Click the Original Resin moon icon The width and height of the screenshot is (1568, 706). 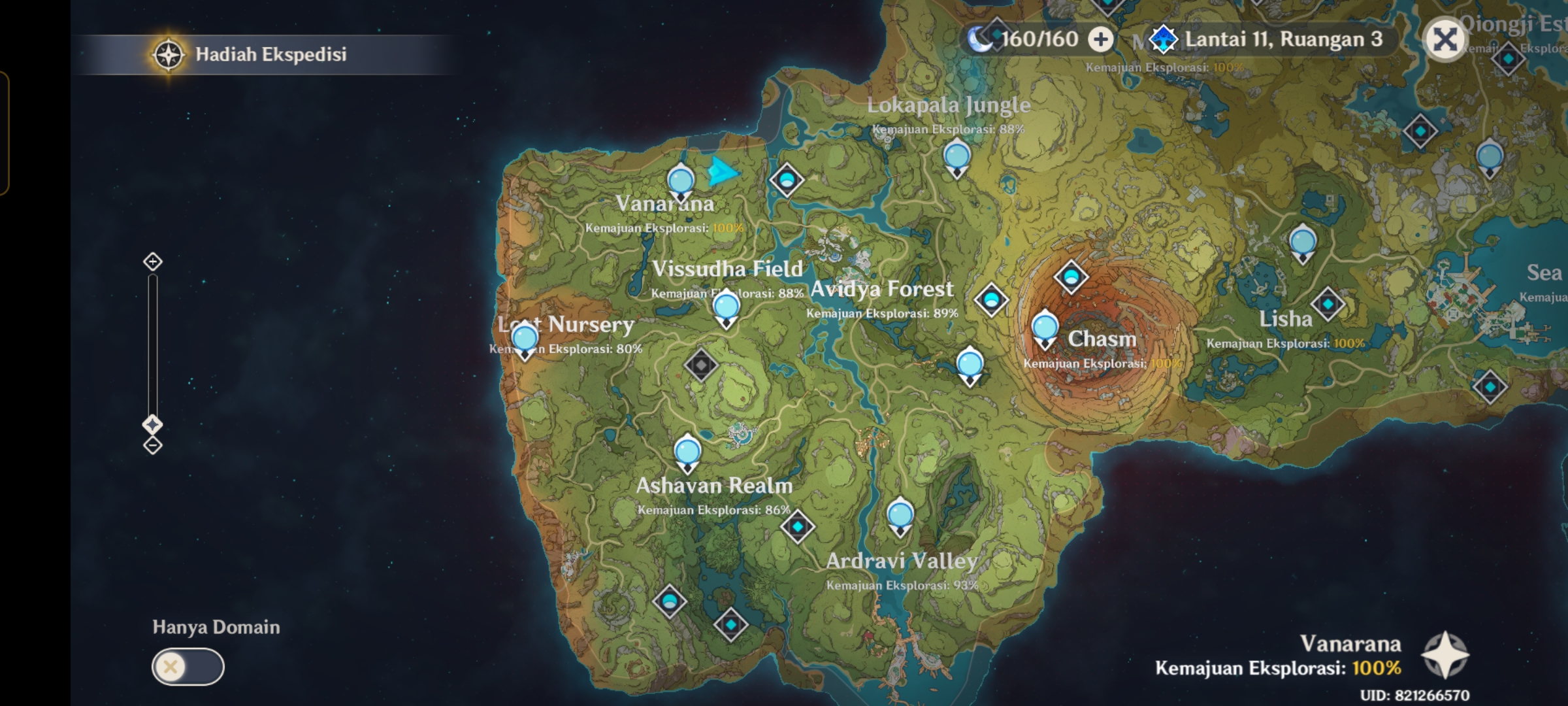(979, 40)
